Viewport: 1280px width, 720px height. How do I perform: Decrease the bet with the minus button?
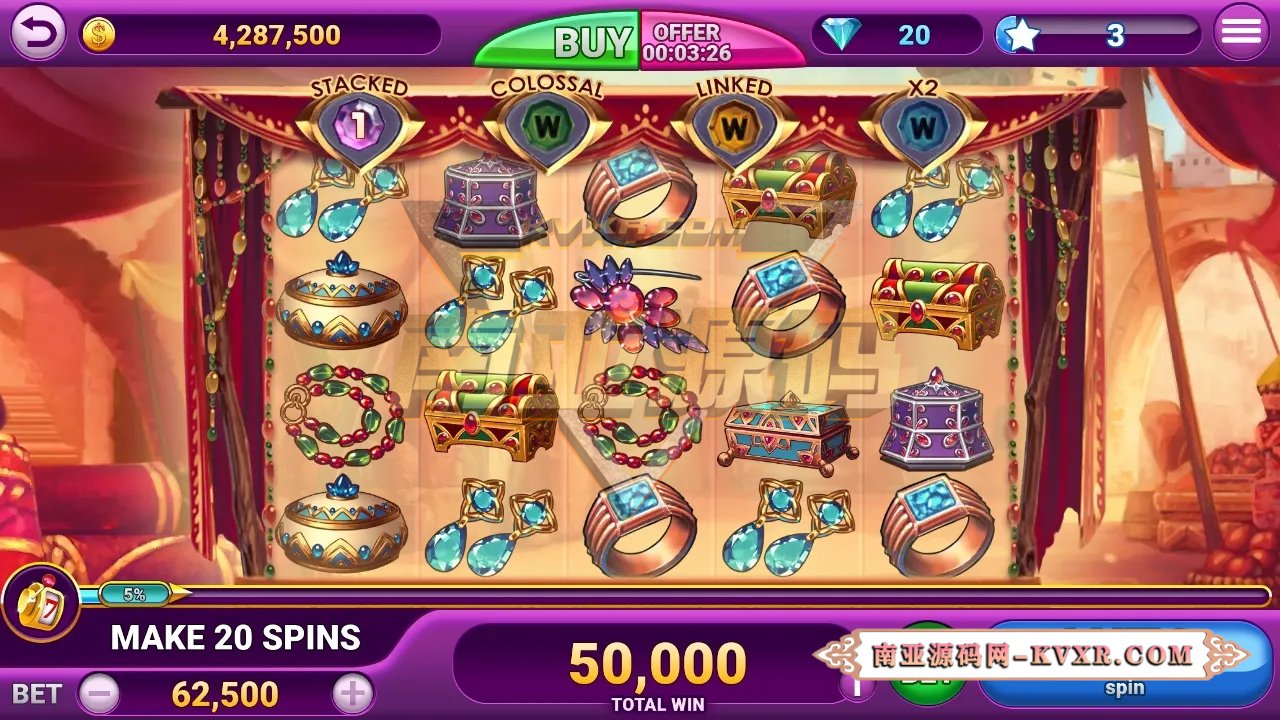(100, 691)
